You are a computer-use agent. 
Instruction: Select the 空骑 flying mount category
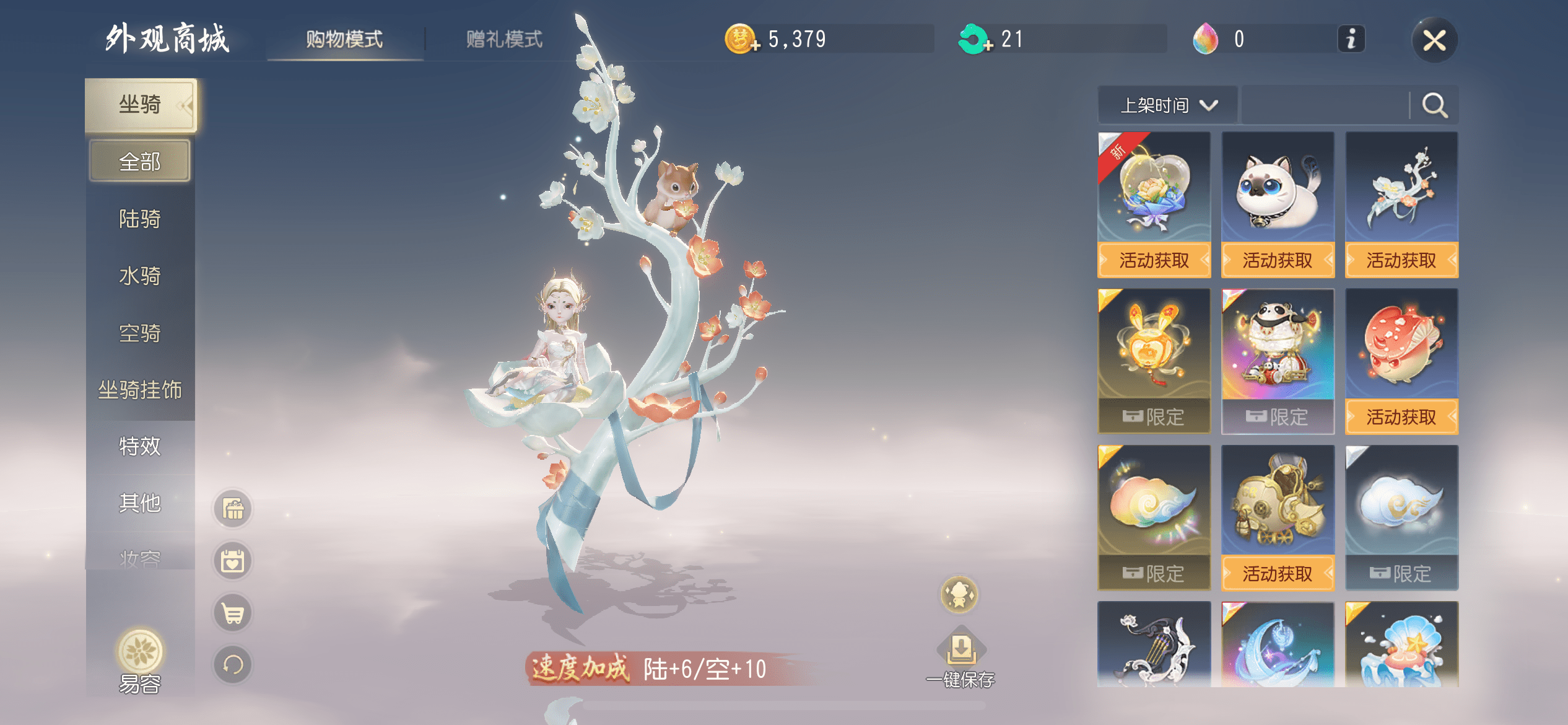140,333
